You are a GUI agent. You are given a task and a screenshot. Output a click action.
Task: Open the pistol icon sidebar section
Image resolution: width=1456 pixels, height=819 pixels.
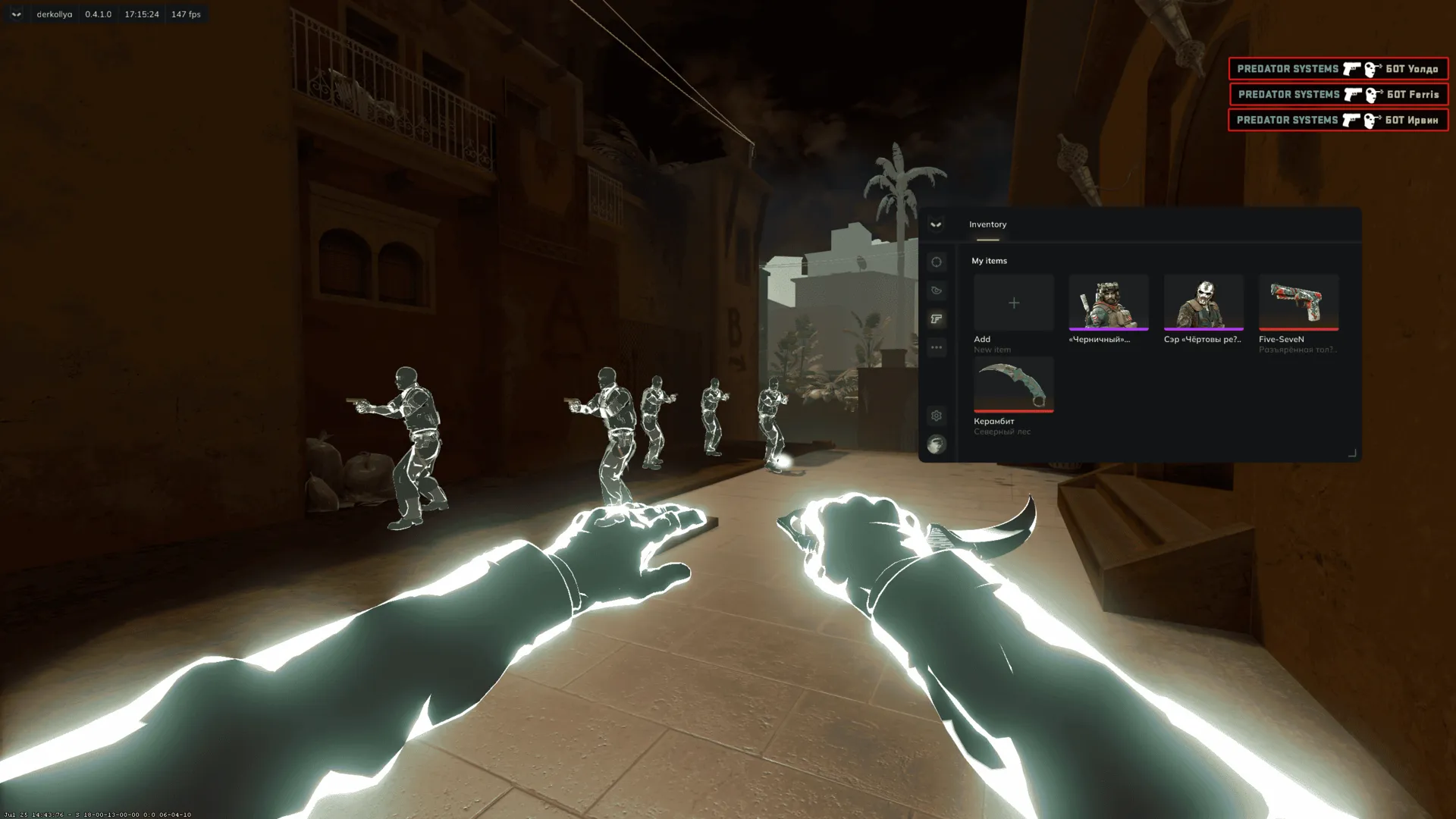[x=937, y=319]
